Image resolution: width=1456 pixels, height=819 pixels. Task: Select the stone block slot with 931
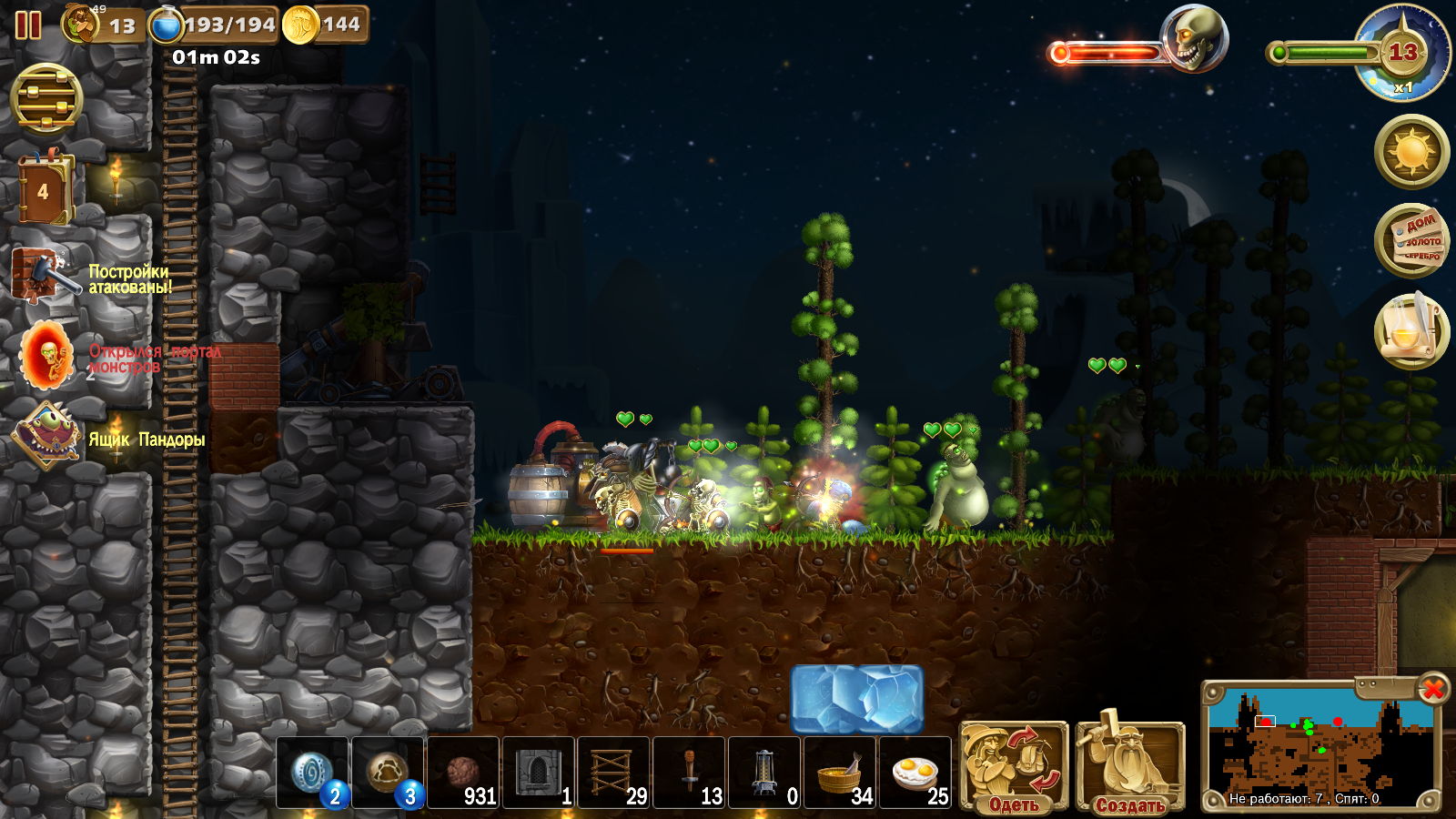tap(463, 773)
